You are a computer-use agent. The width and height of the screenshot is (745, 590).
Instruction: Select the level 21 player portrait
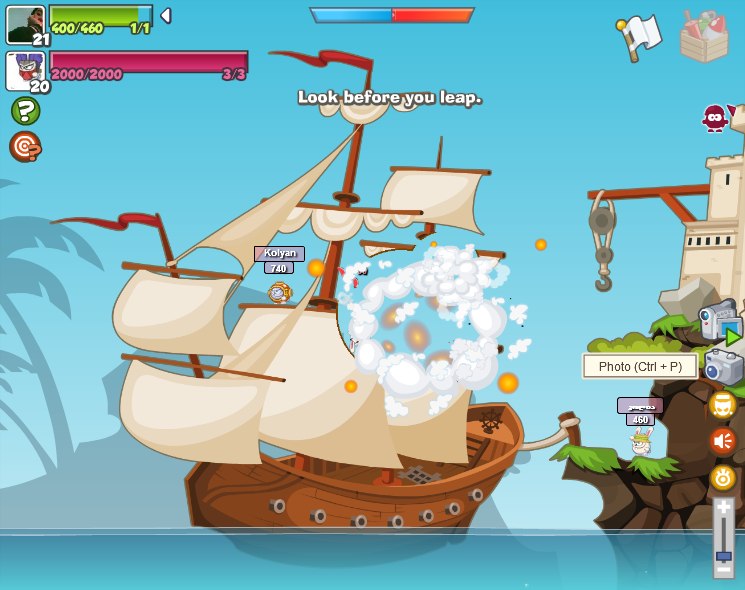25,25
